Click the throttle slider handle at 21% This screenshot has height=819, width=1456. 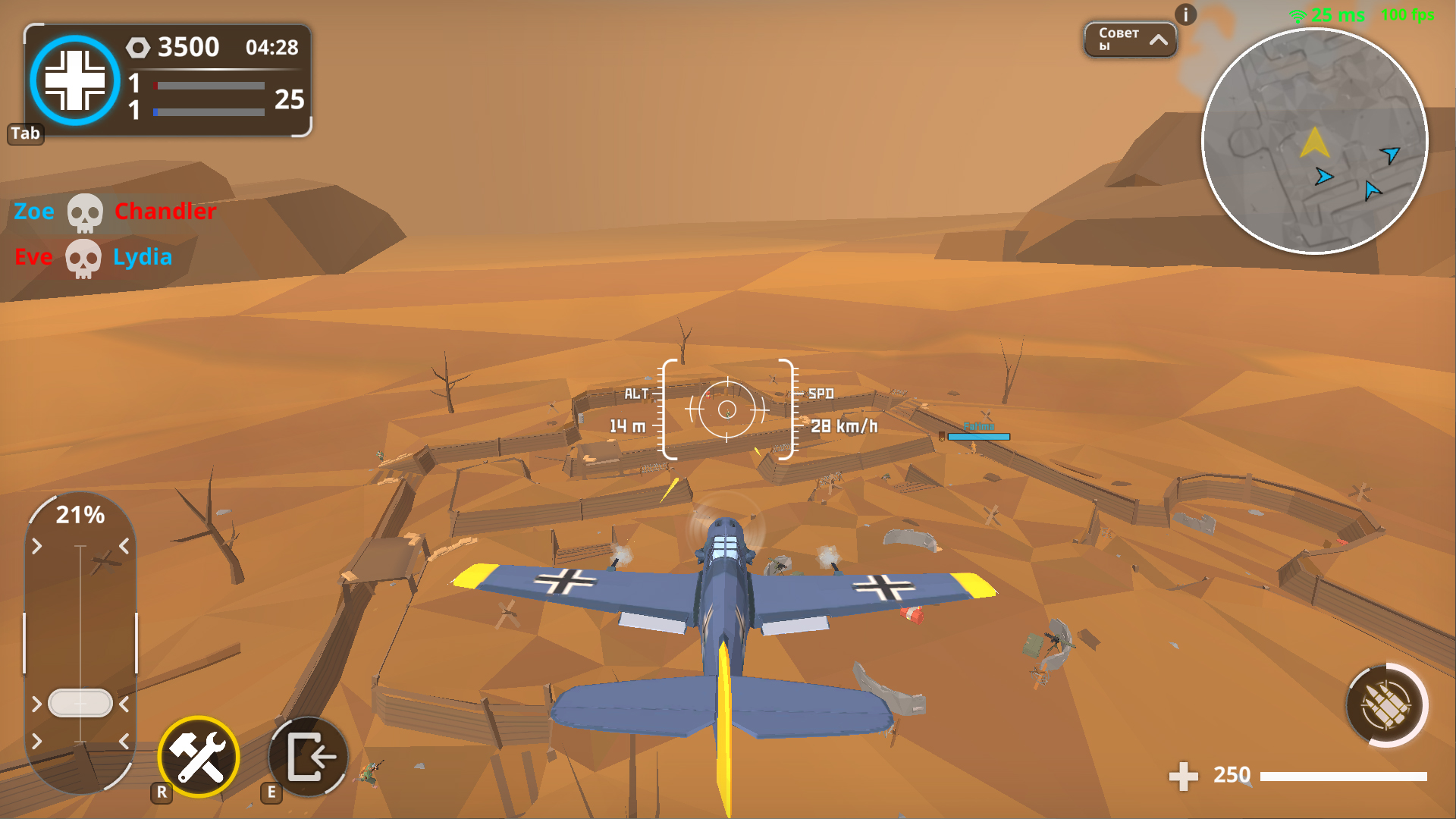coord(80,703)
